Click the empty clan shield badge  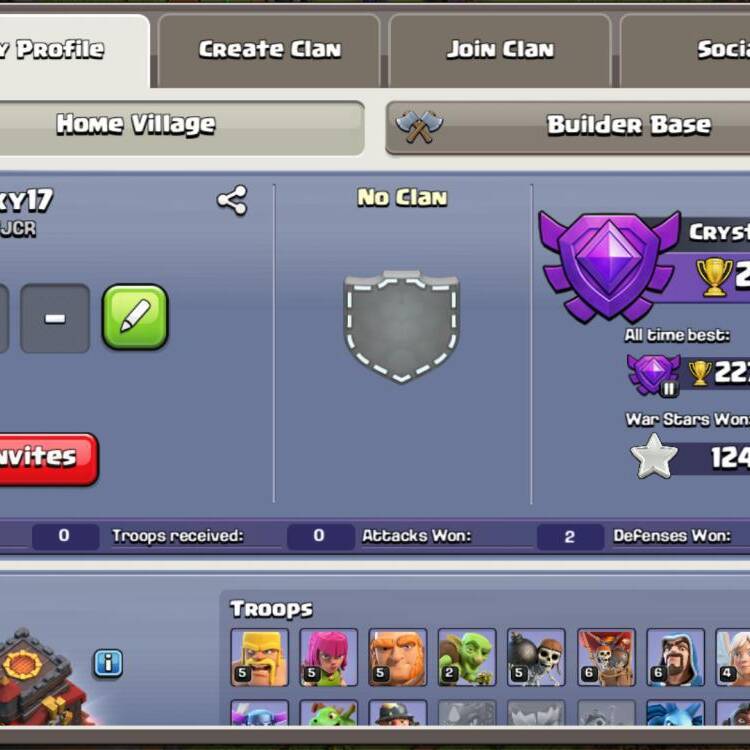402,326
